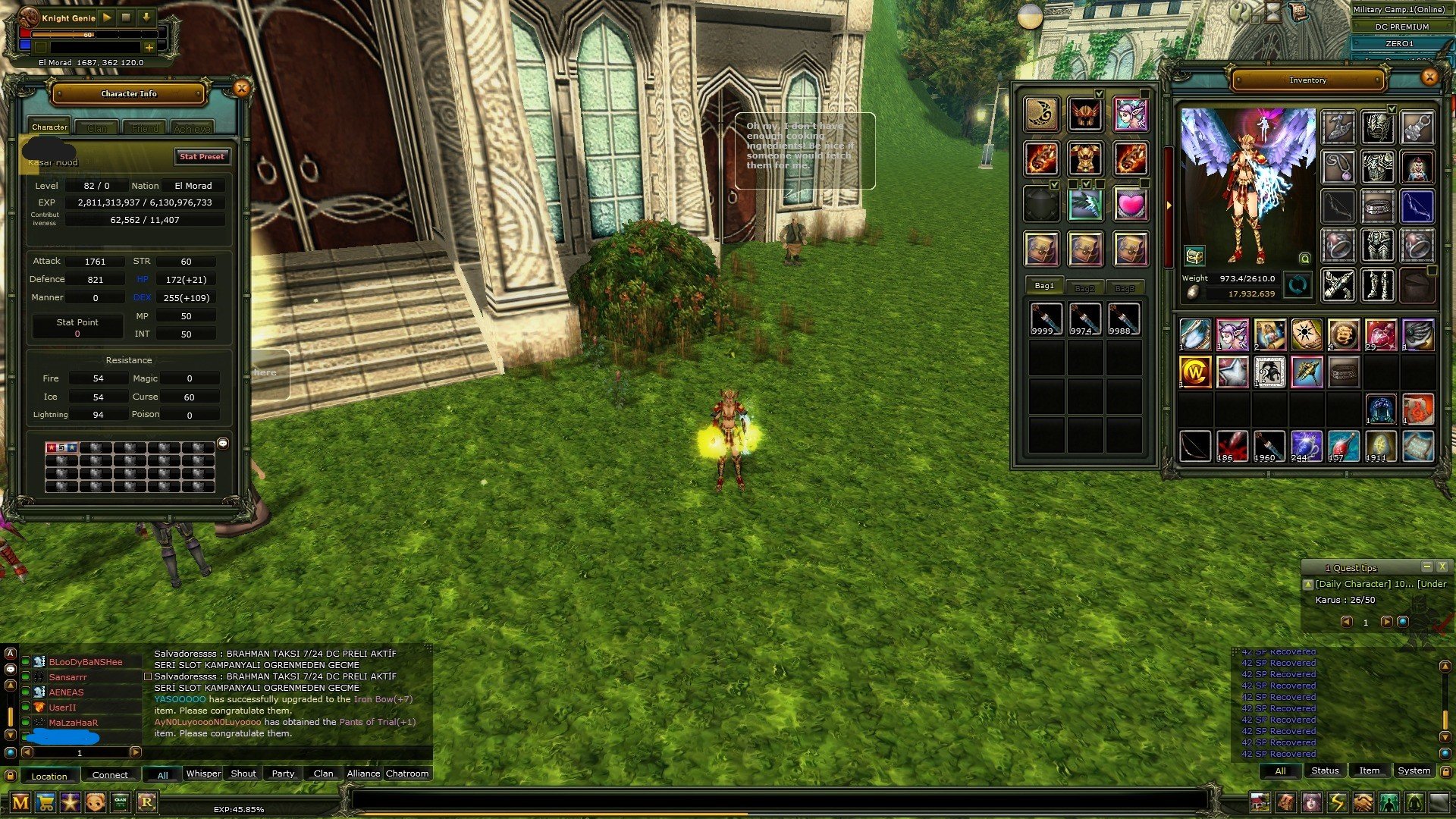Open the shopping cart store icon
The width and height of the screenshot is (1456, 819).
[45, 802]
